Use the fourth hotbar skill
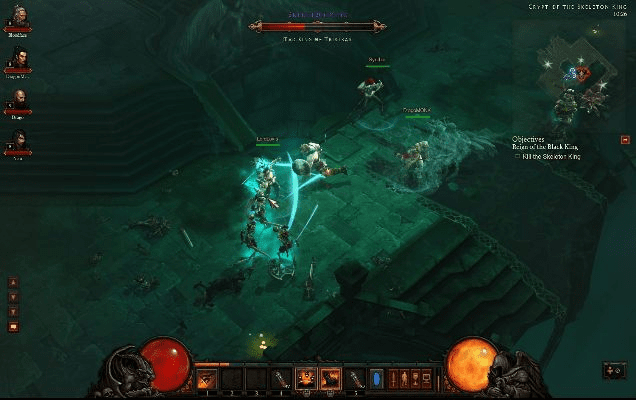Image resolution: width=636 pixels, height=400 pixels. coord(281,378)
